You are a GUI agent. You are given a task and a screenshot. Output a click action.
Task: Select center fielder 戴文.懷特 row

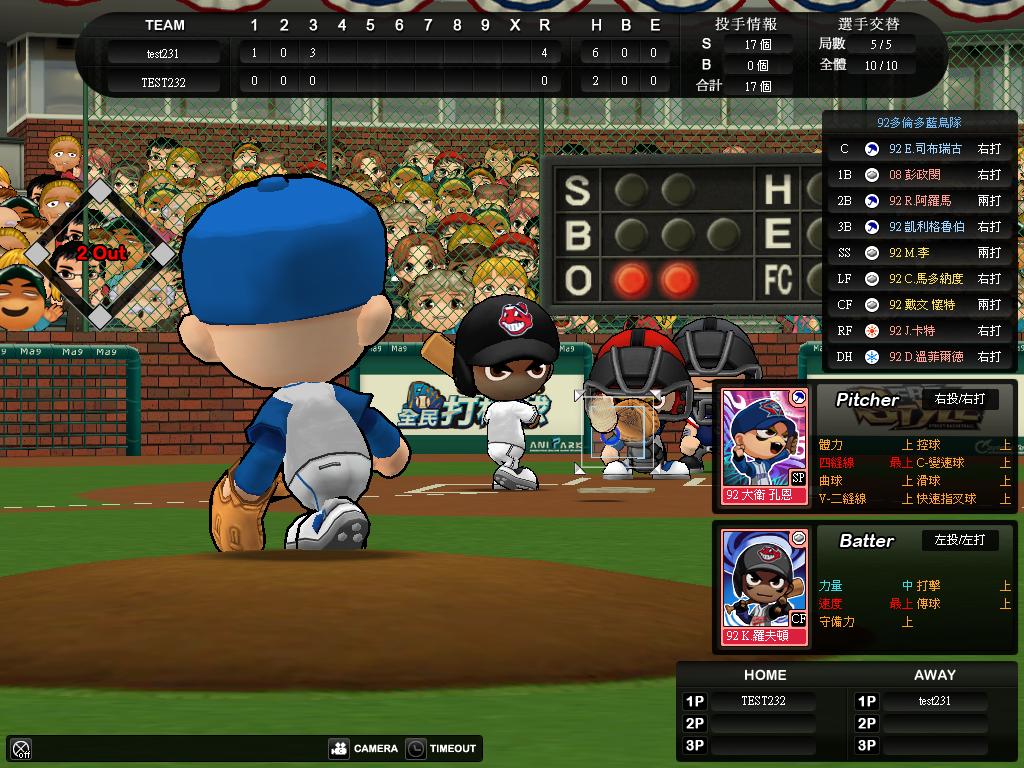tap(918, 305)
